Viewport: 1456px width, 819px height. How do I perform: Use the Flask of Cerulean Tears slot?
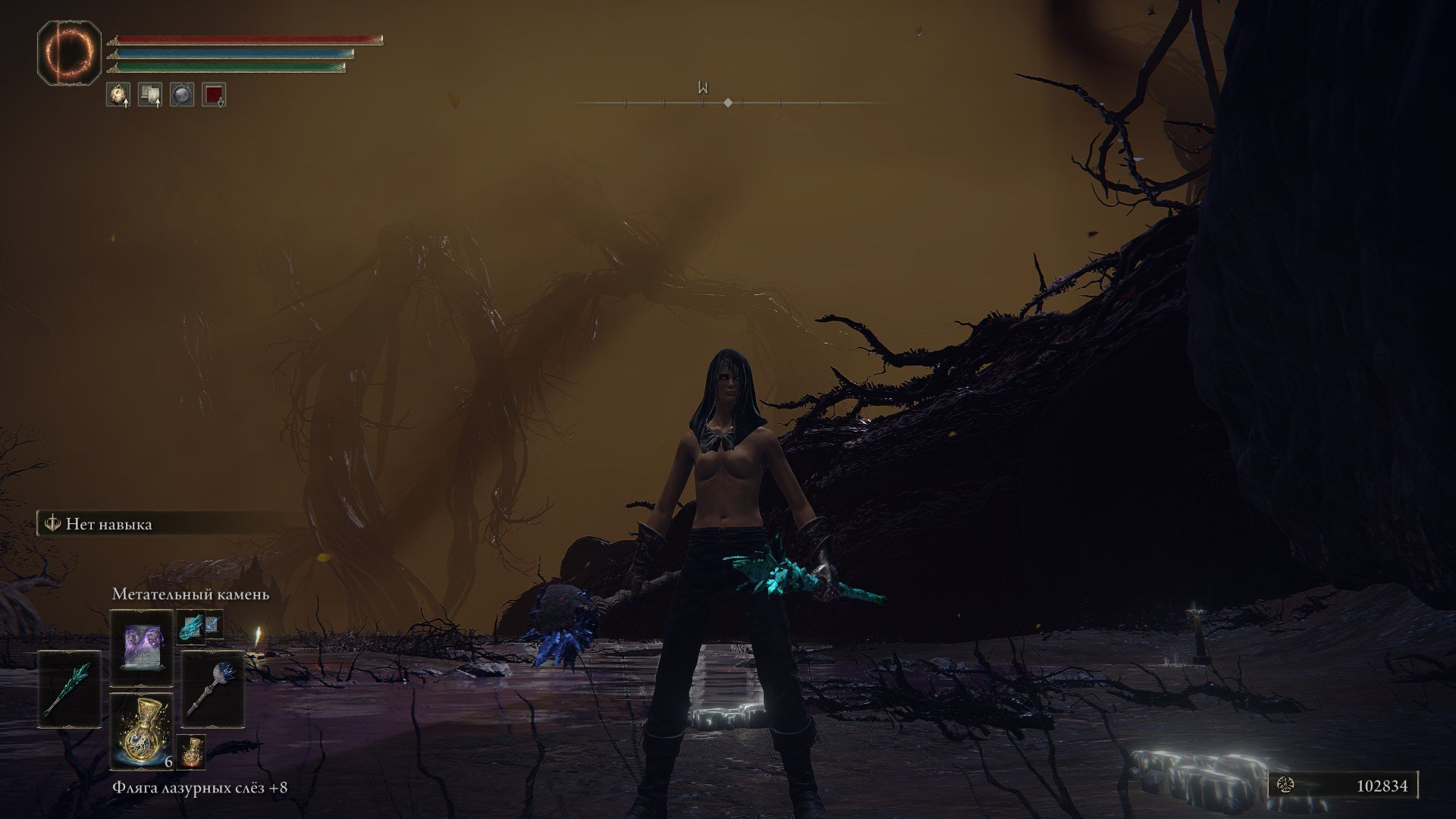(x=142, y=730)
